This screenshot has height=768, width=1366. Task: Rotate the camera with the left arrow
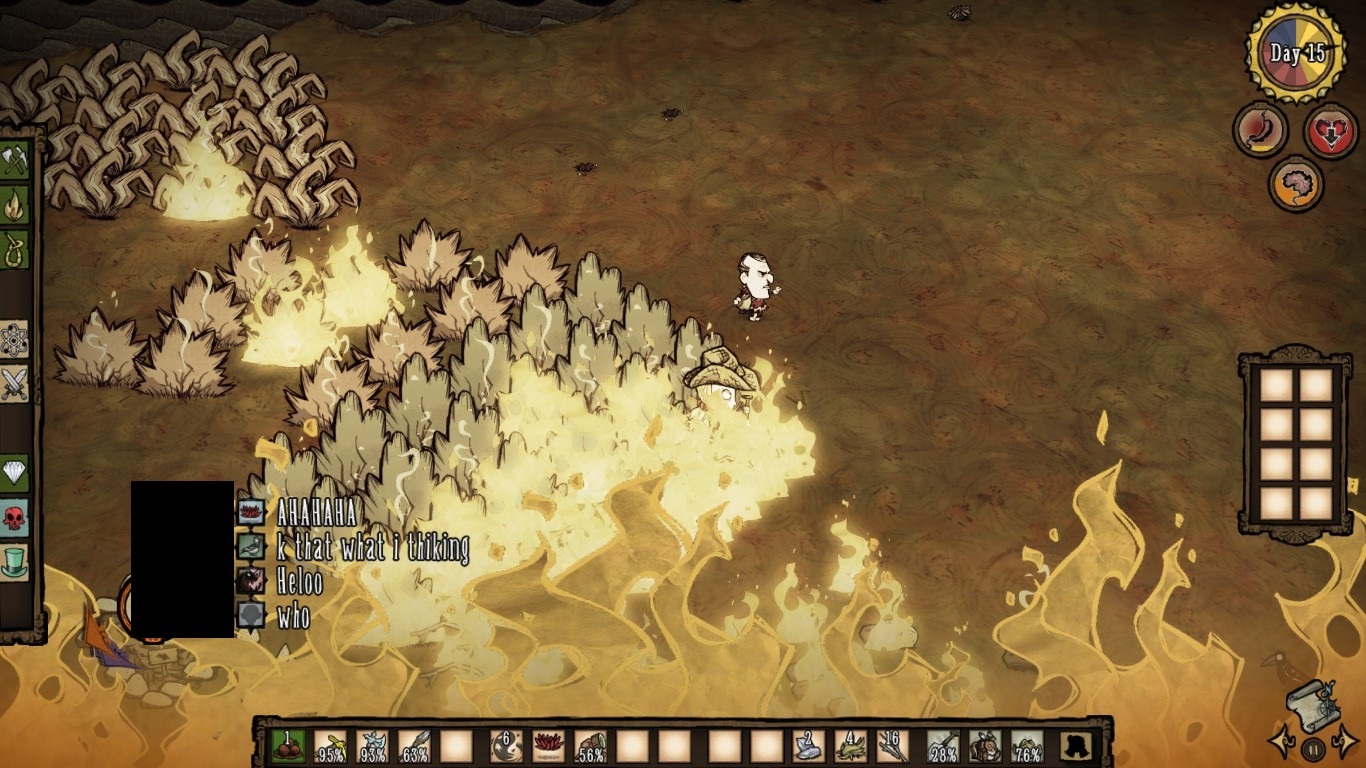(1279, 742)
